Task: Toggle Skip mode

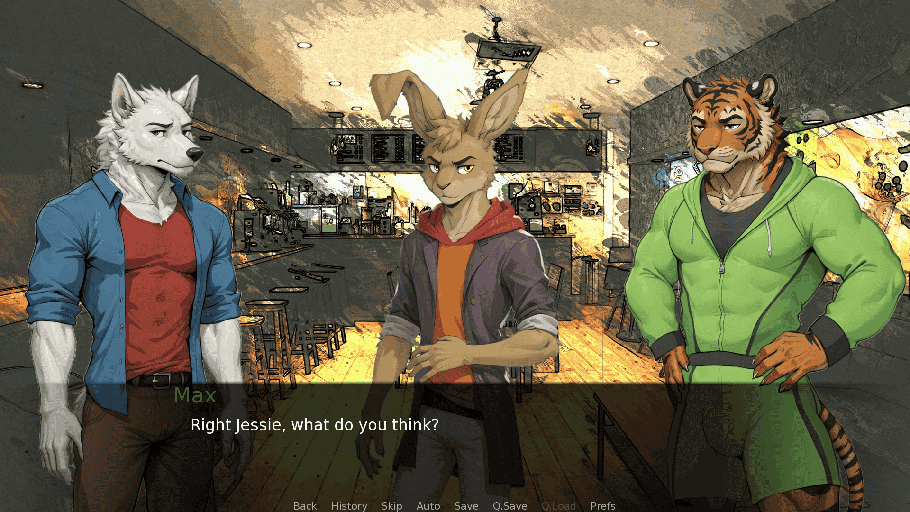Action: point(392,506)
